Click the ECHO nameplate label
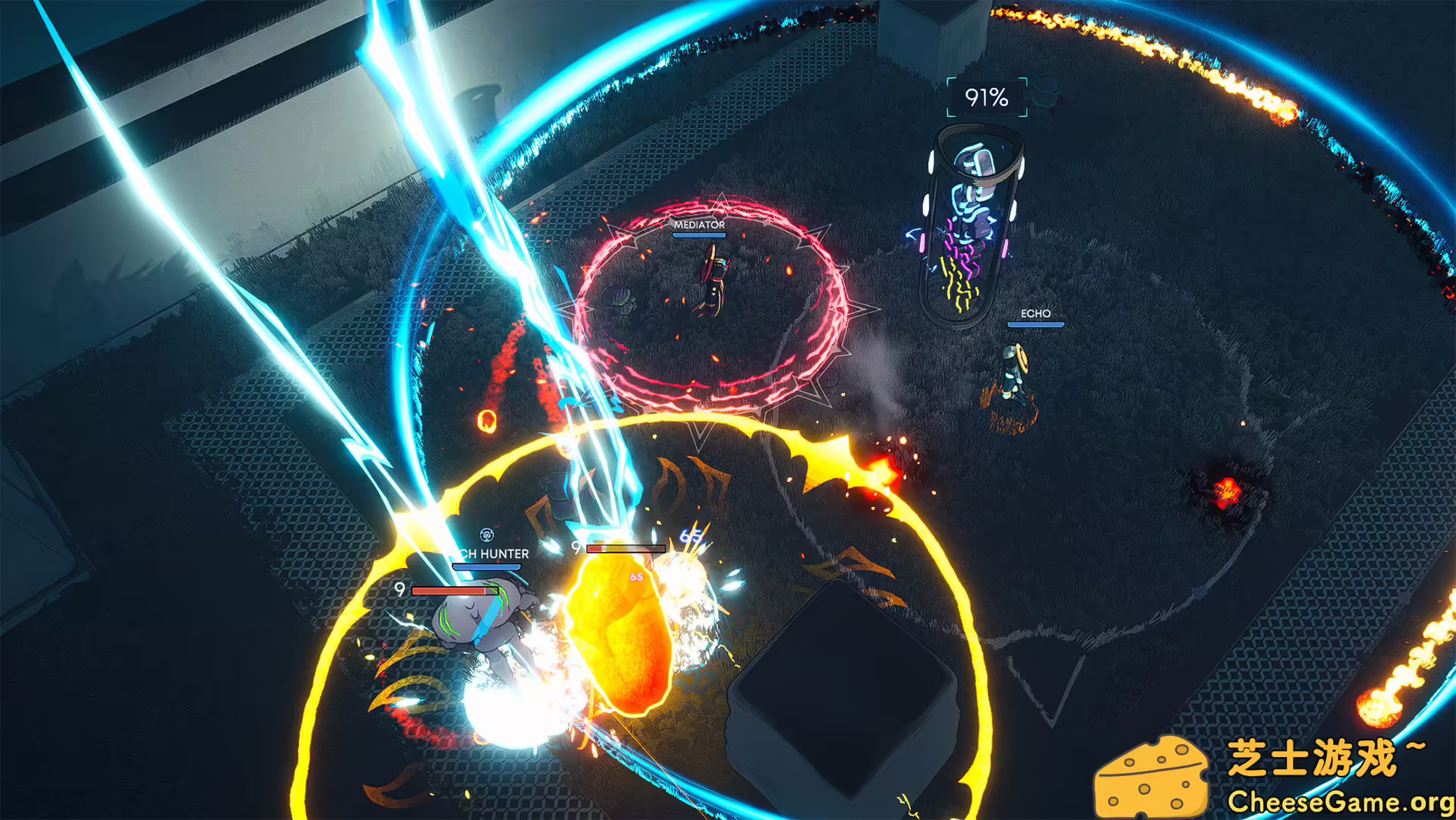 pyautogui.click(x=1037, y=313)
